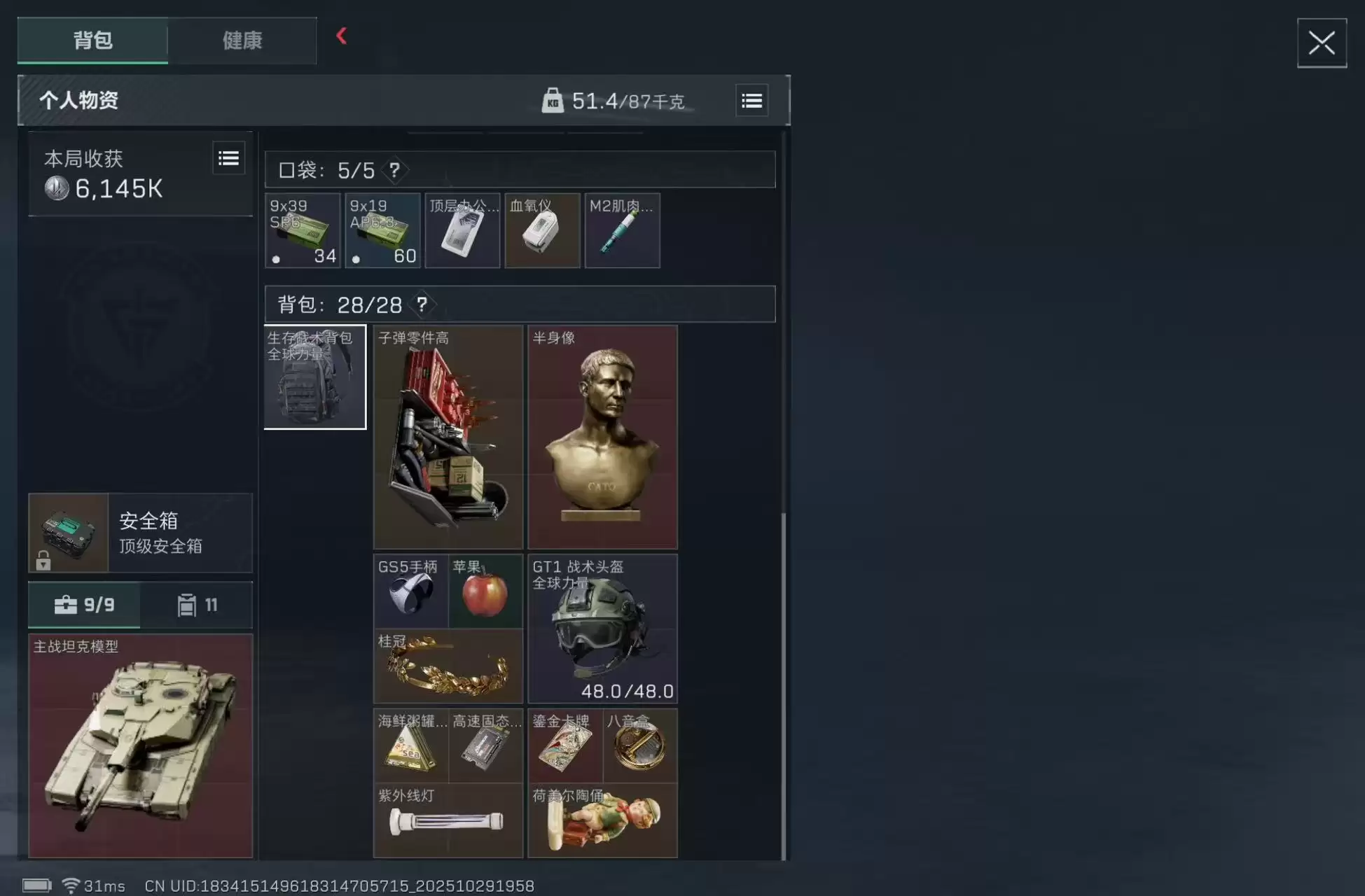Click the KG weight scale icon
1365x896 pixels.
(553, 100)
